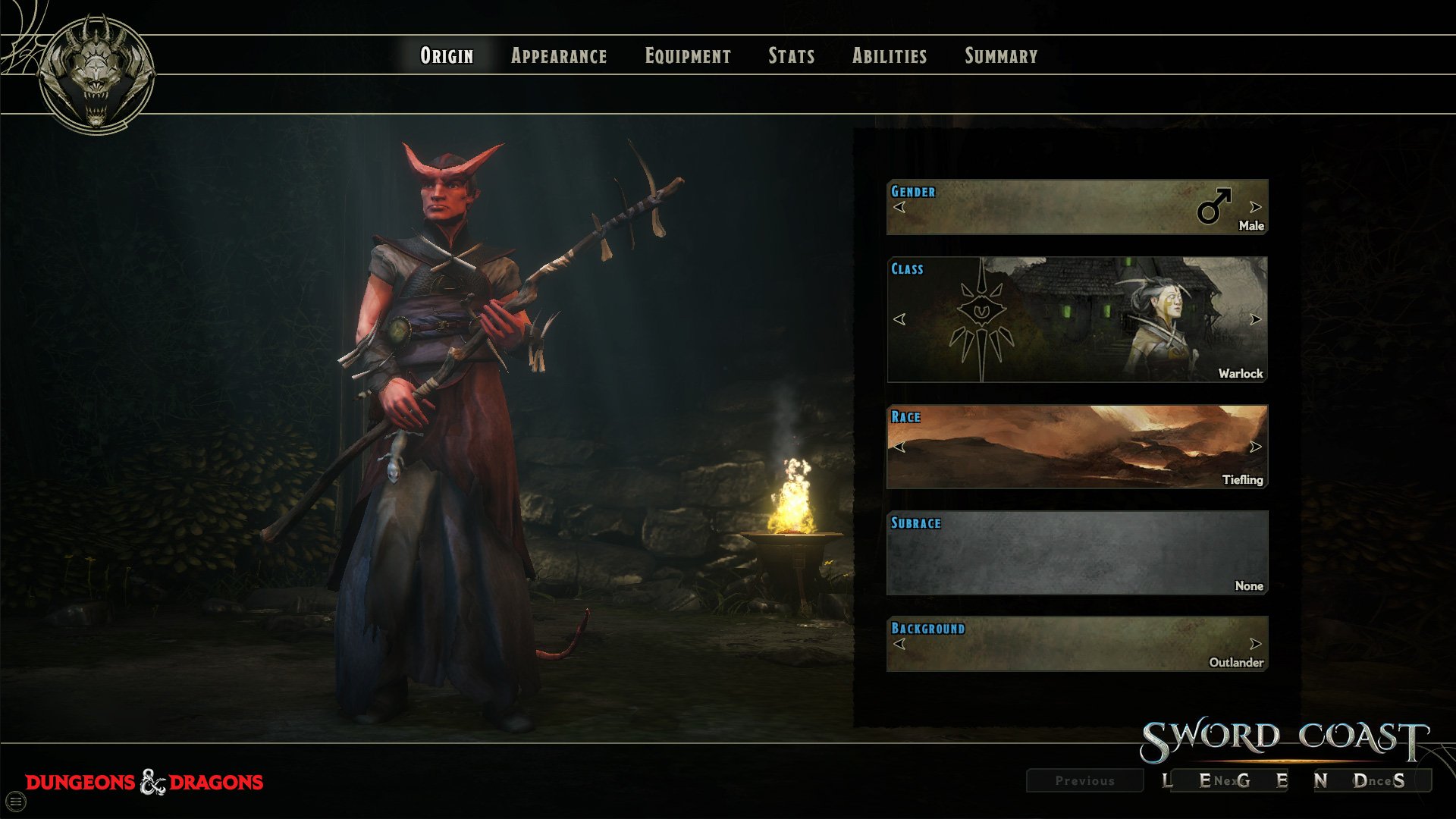Click the Previous button

coord(1084,780)
